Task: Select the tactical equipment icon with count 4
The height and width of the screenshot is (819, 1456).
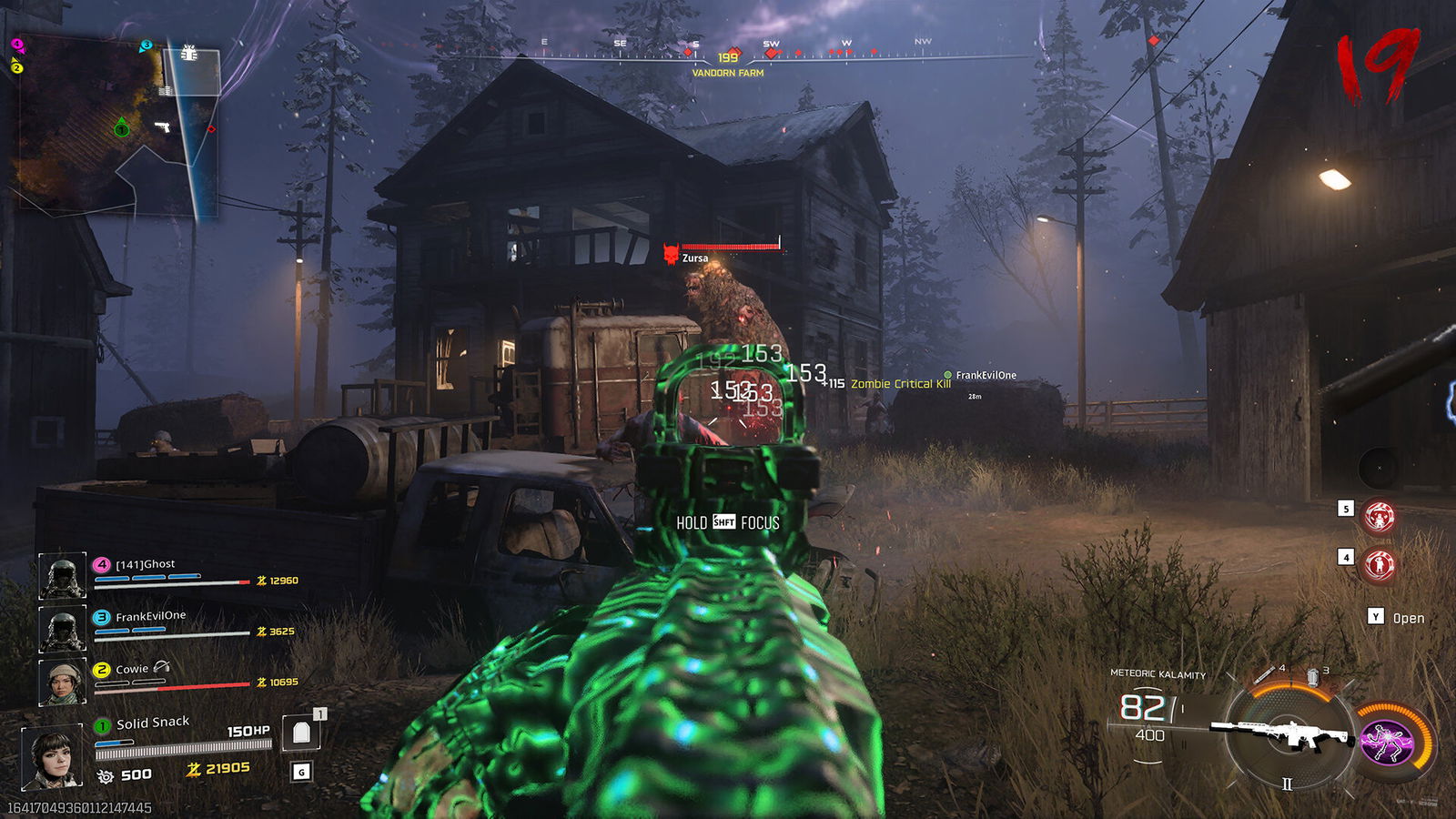Action: [1266, 674]
